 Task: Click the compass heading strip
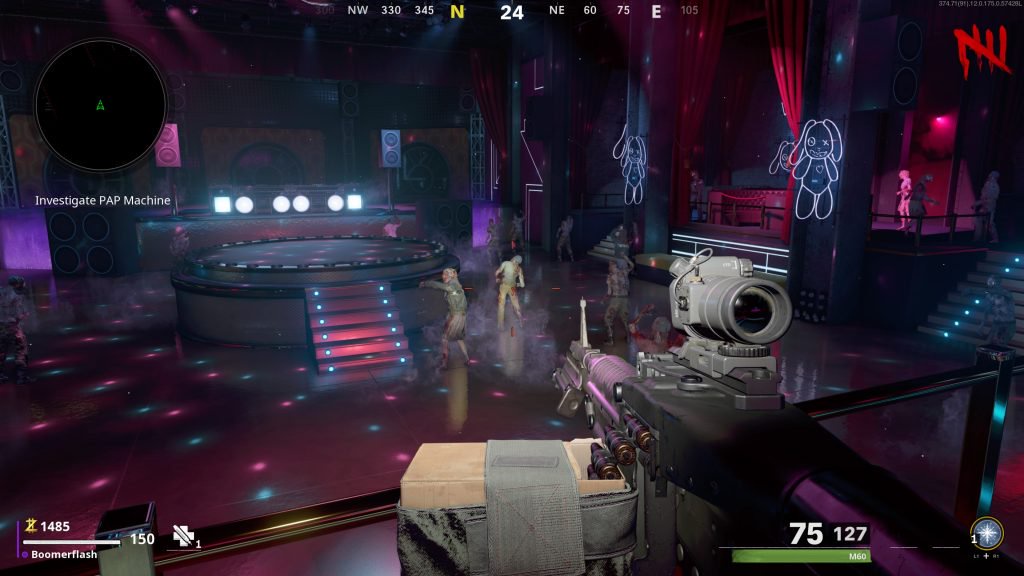512,12
